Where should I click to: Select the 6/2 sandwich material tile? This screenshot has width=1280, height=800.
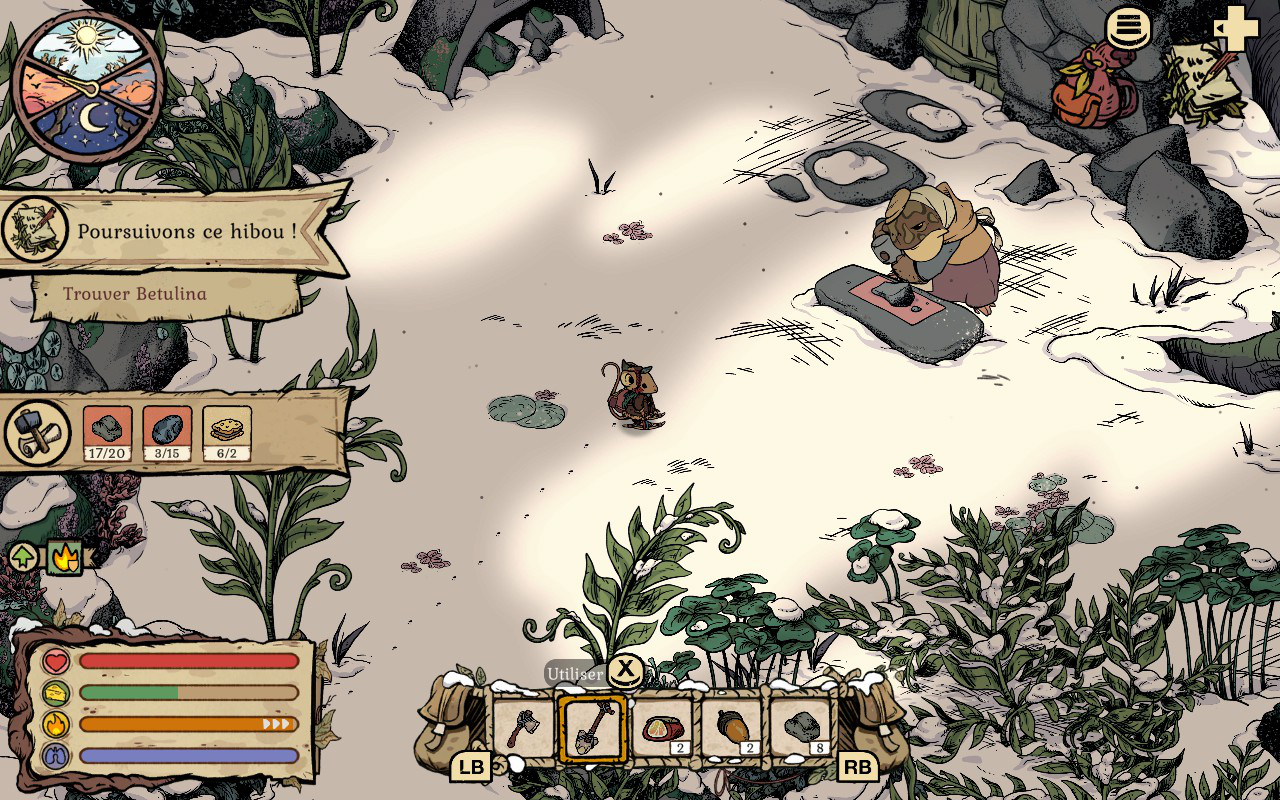pyautogui.click(x=227, y=433)
